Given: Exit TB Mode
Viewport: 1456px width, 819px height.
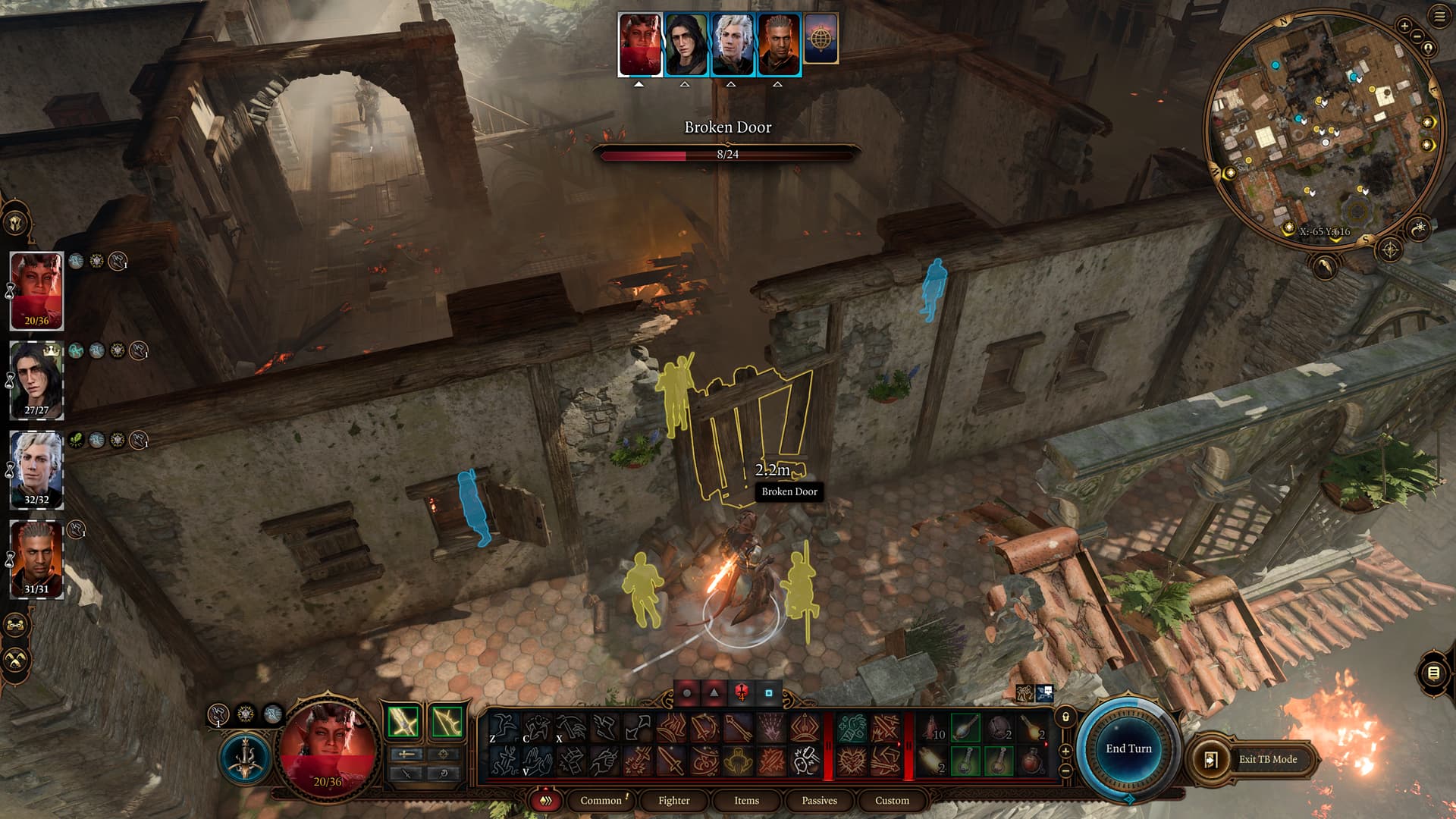Looking at the screenshot, I should [1256, 759].
